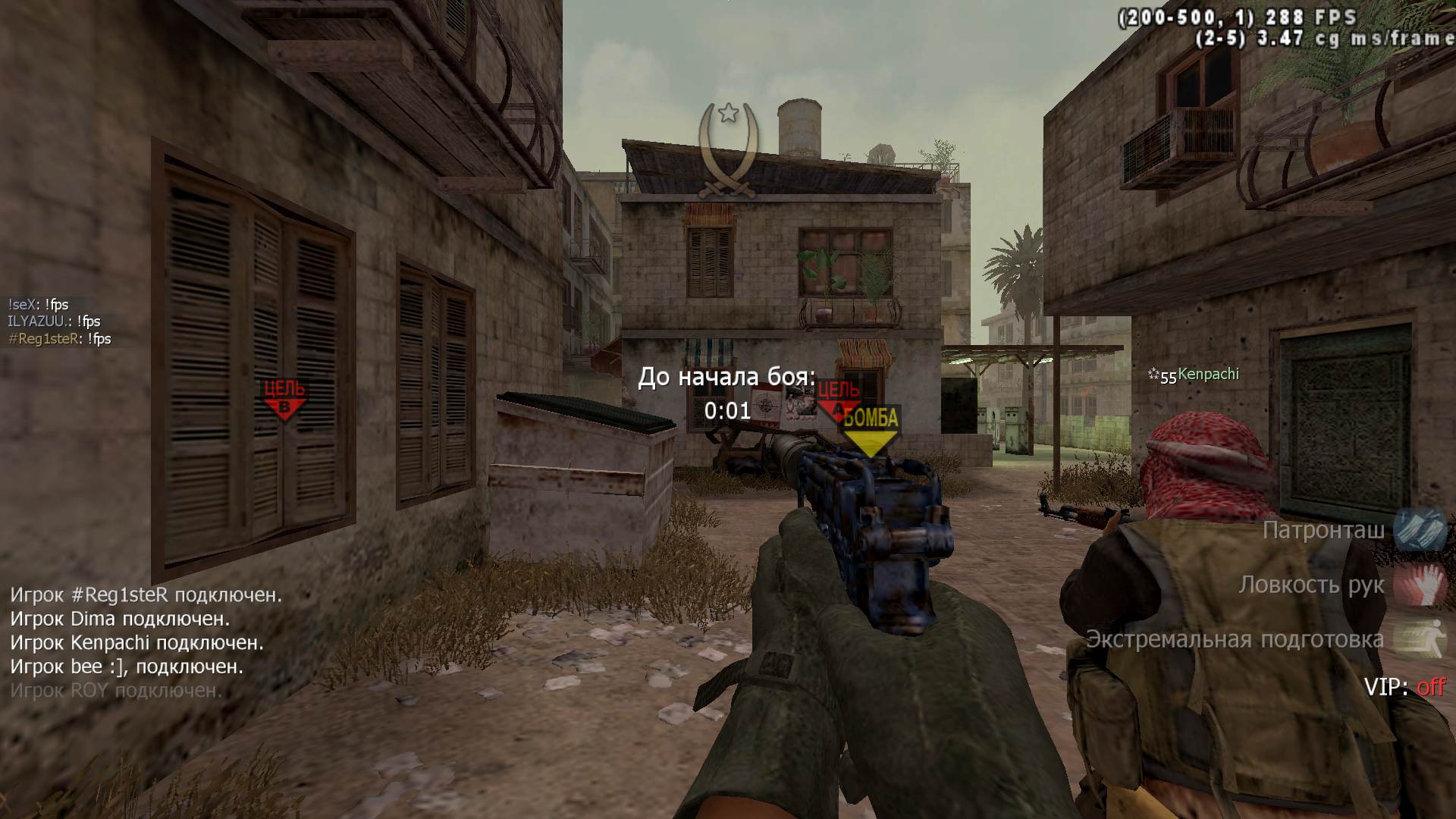This screenshot has width=1456, height=819.
Task: Click the #Reg1steR chat message
Action: (x=59, y=339)
